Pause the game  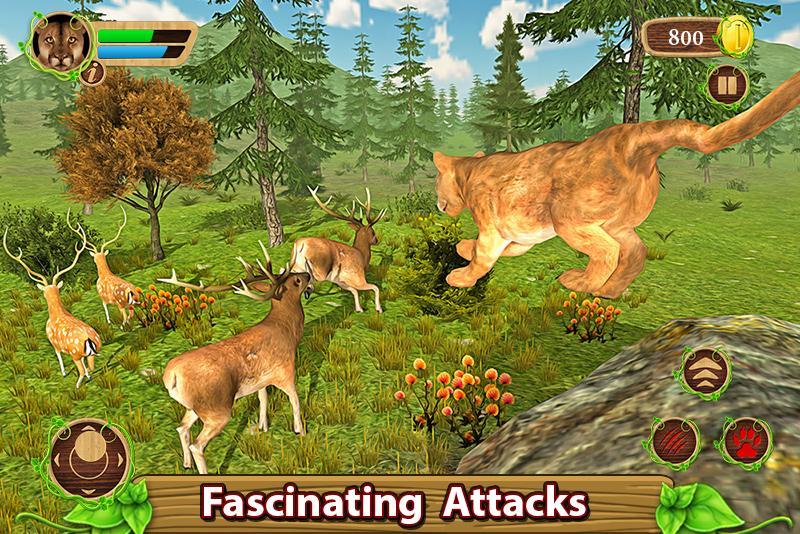[725, 85]
